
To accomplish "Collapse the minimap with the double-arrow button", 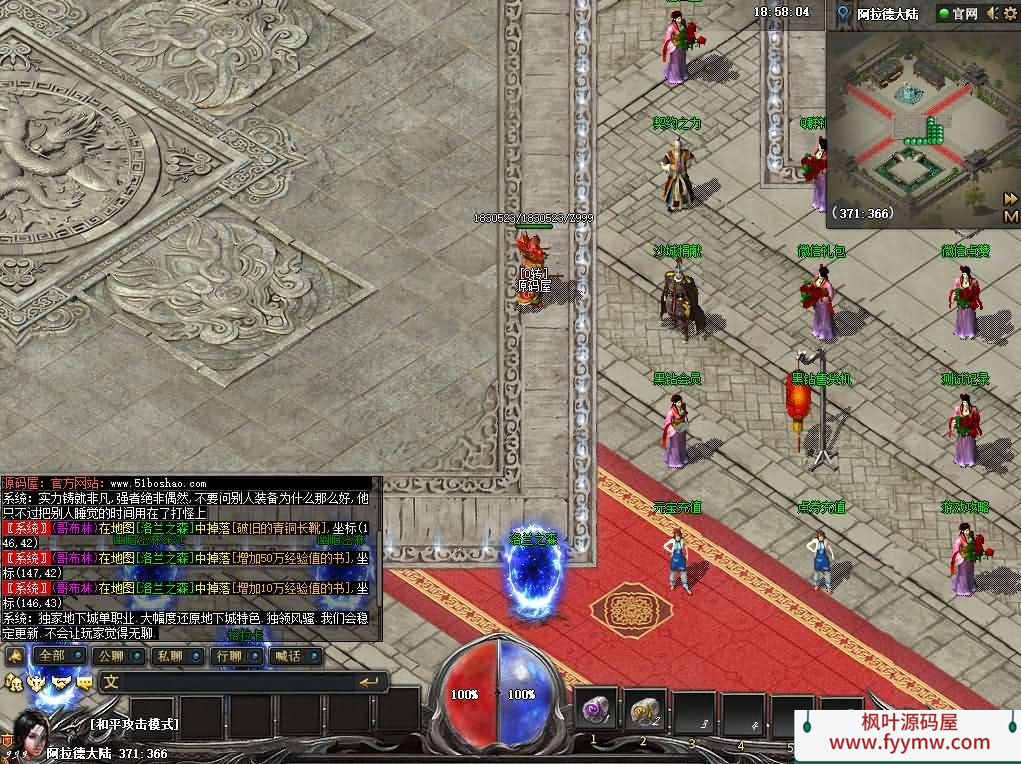I will [1011, 199].
